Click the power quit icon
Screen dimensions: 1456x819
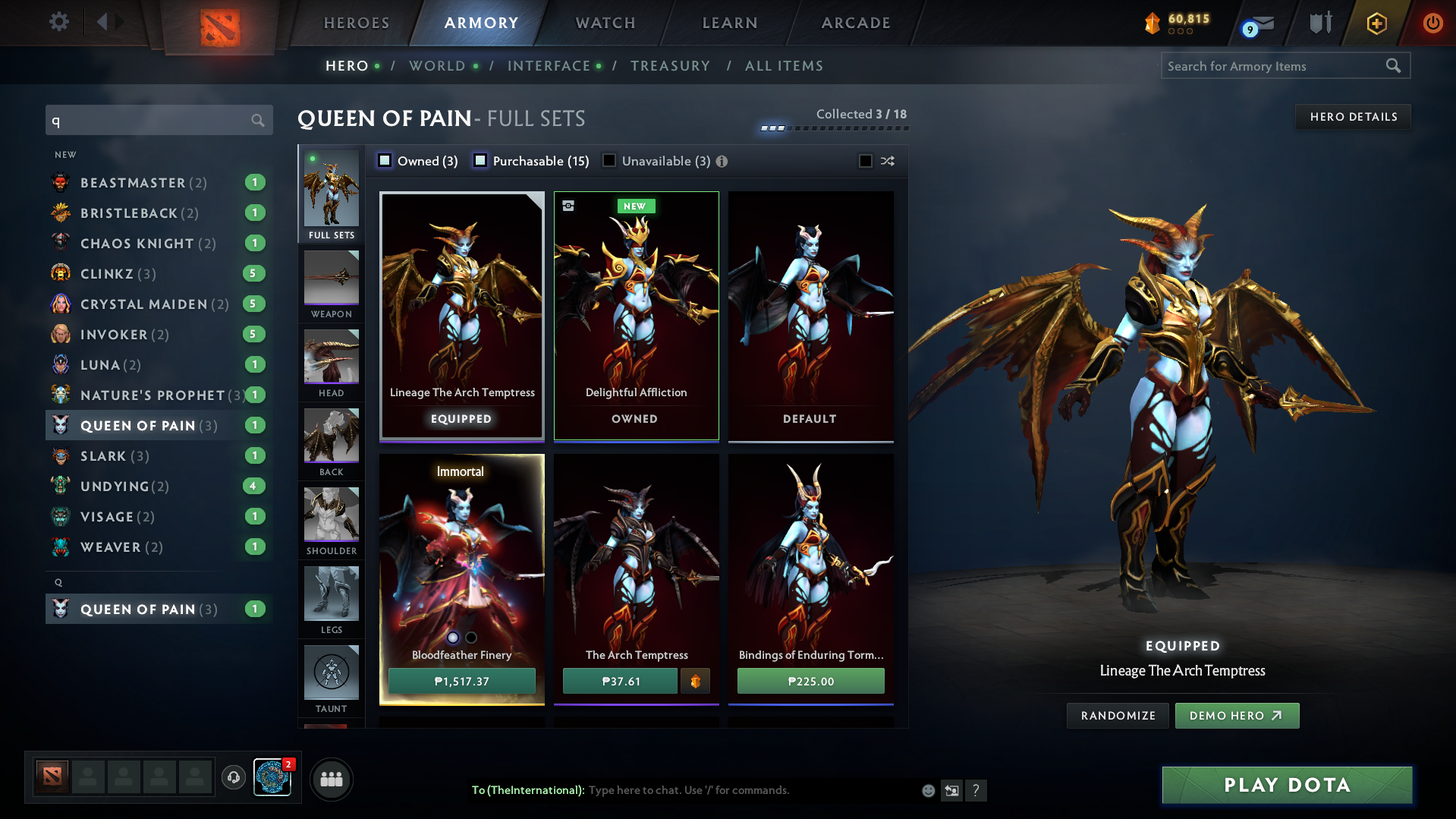[x=1432, y=23]
